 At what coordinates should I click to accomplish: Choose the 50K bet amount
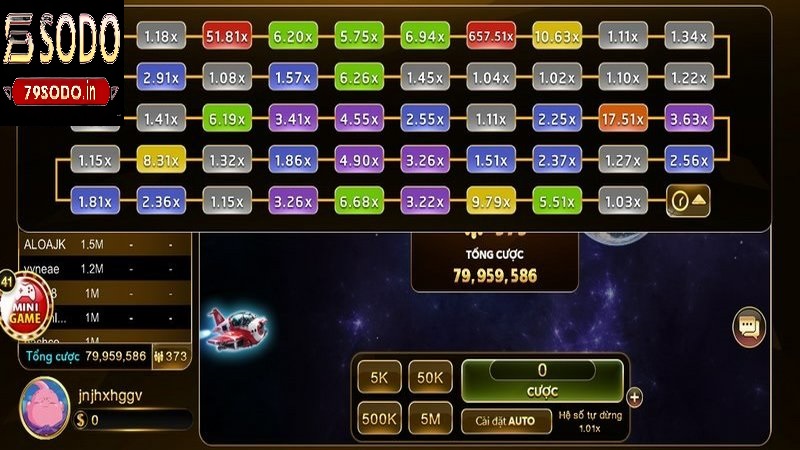(x=430, y=377)
